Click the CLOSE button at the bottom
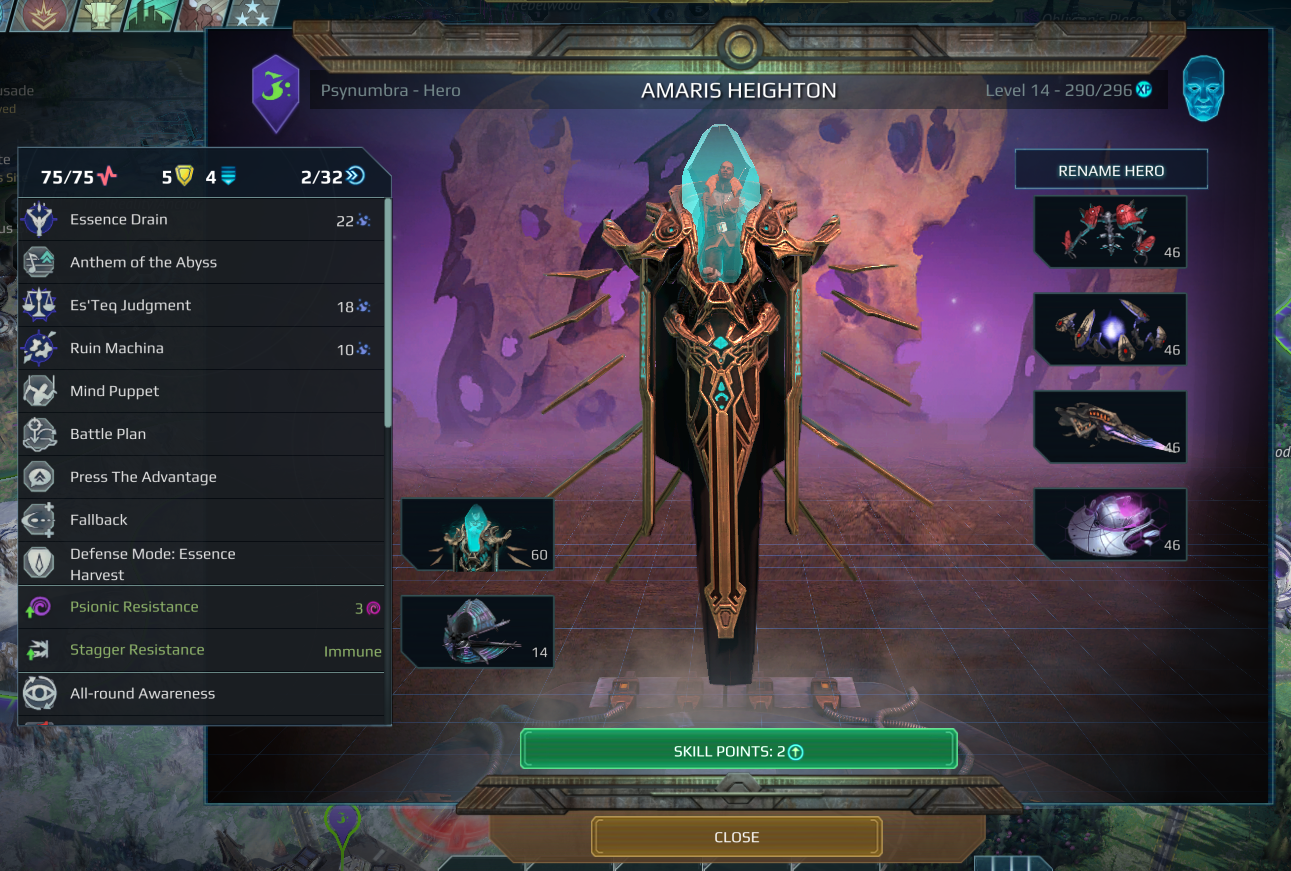 [x=737, y=837]
